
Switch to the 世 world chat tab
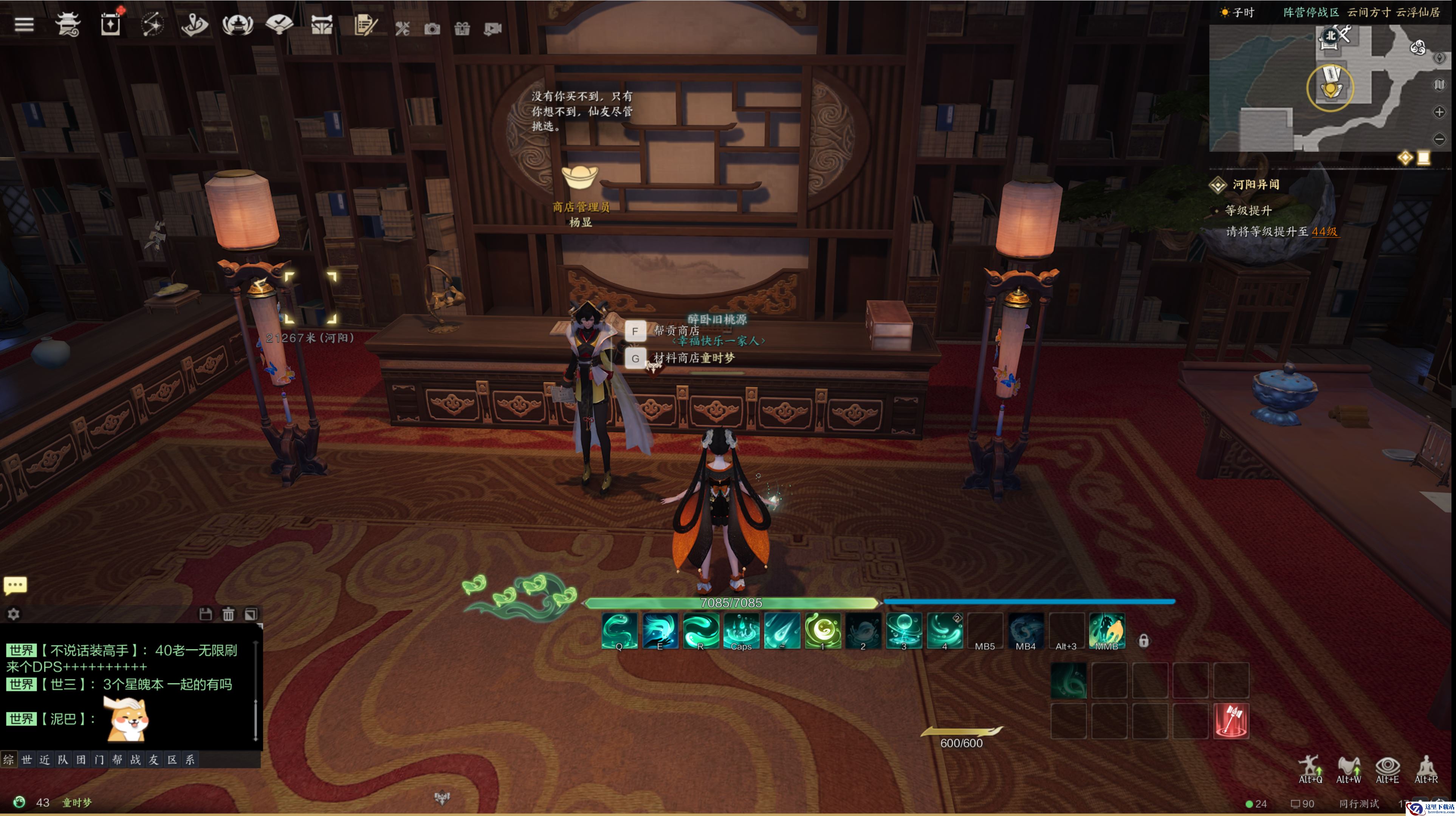click(26, 759)
